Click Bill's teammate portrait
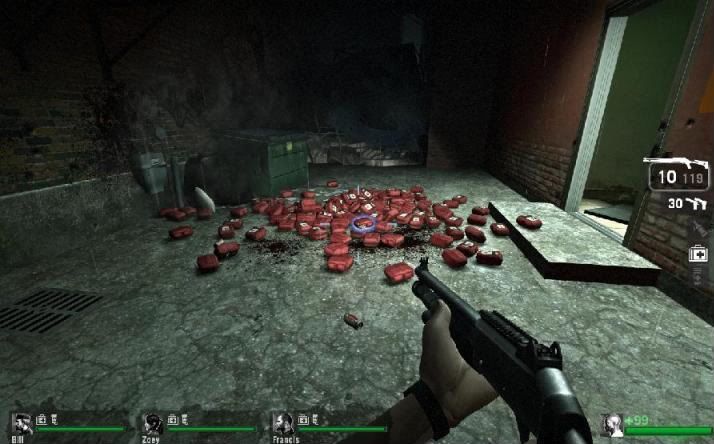The image size is (714, 444). [21, 421]
